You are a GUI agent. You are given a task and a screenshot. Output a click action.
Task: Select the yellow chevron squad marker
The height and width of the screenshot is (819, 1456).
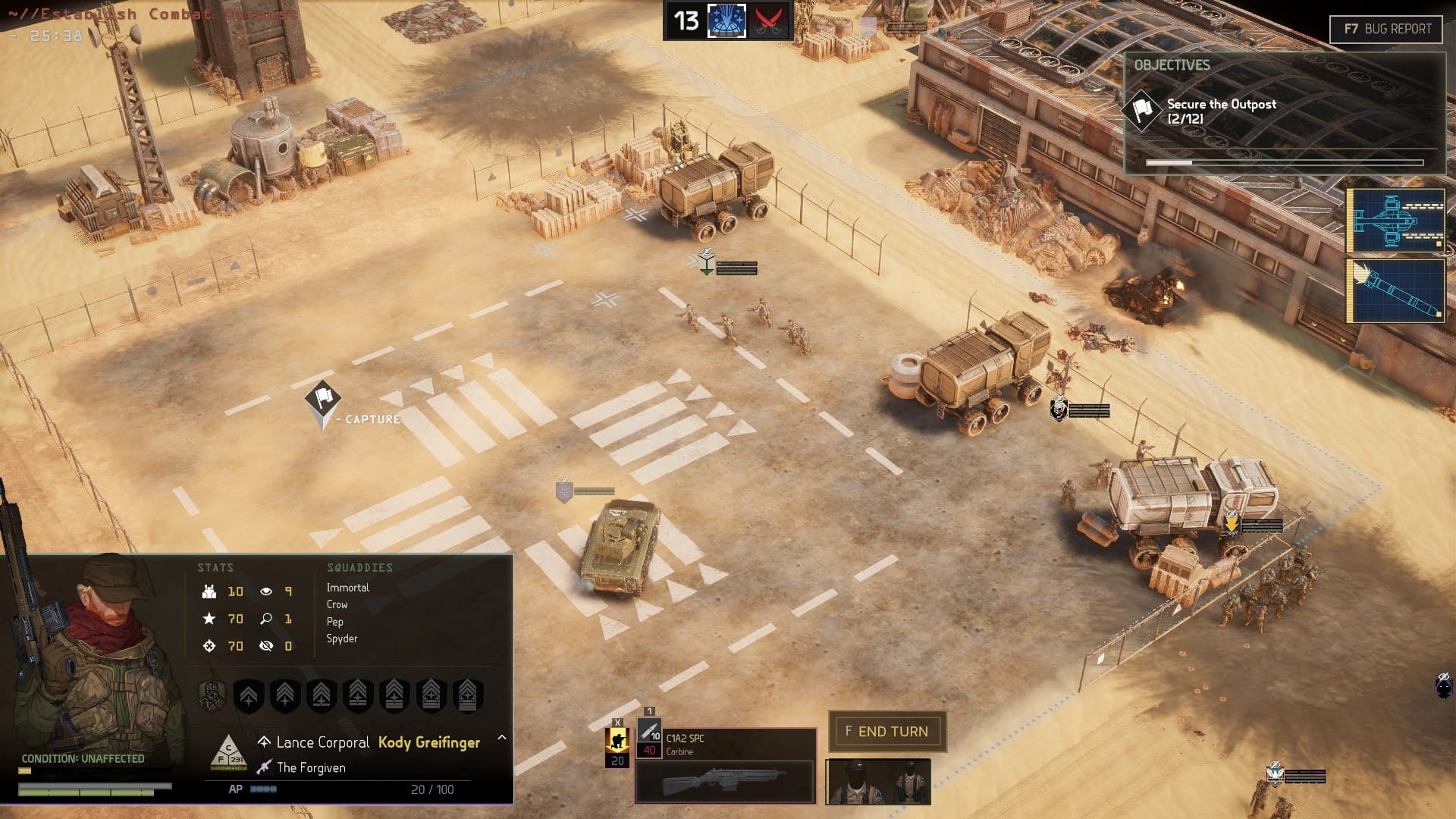[1231, 522]
